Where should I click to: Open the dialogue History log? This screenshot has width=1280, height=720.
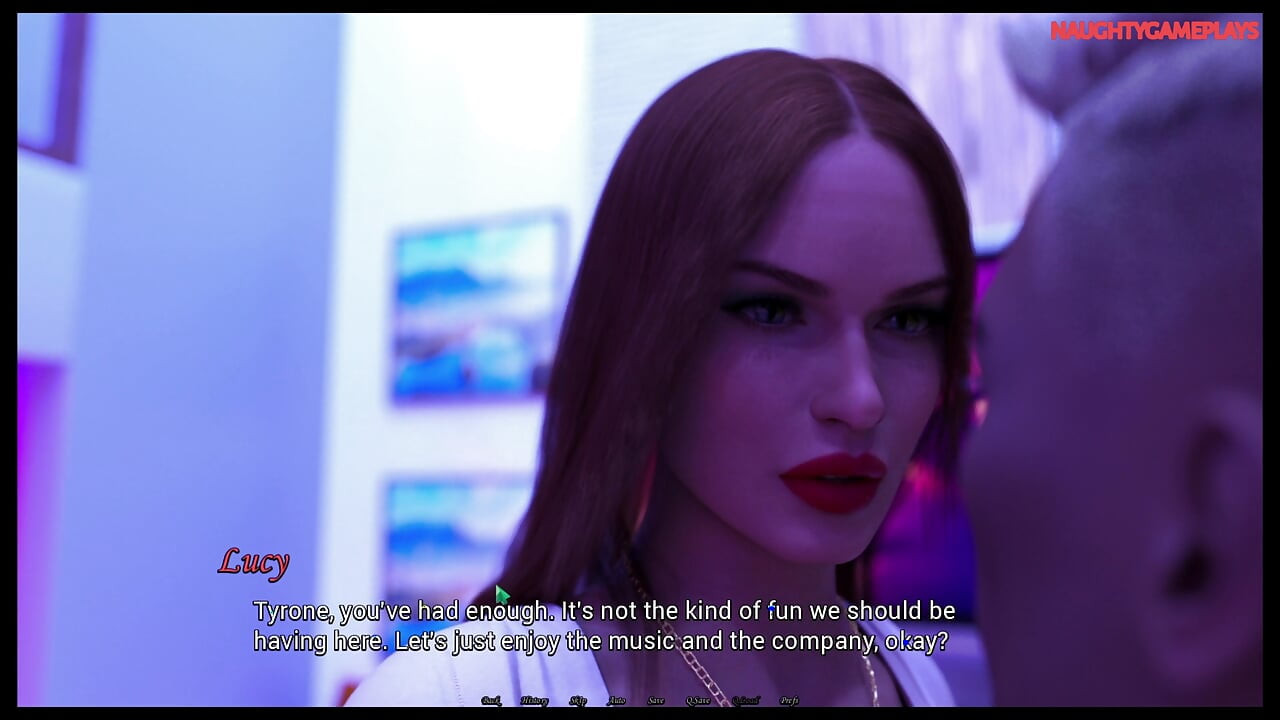[x=535, y=700]
